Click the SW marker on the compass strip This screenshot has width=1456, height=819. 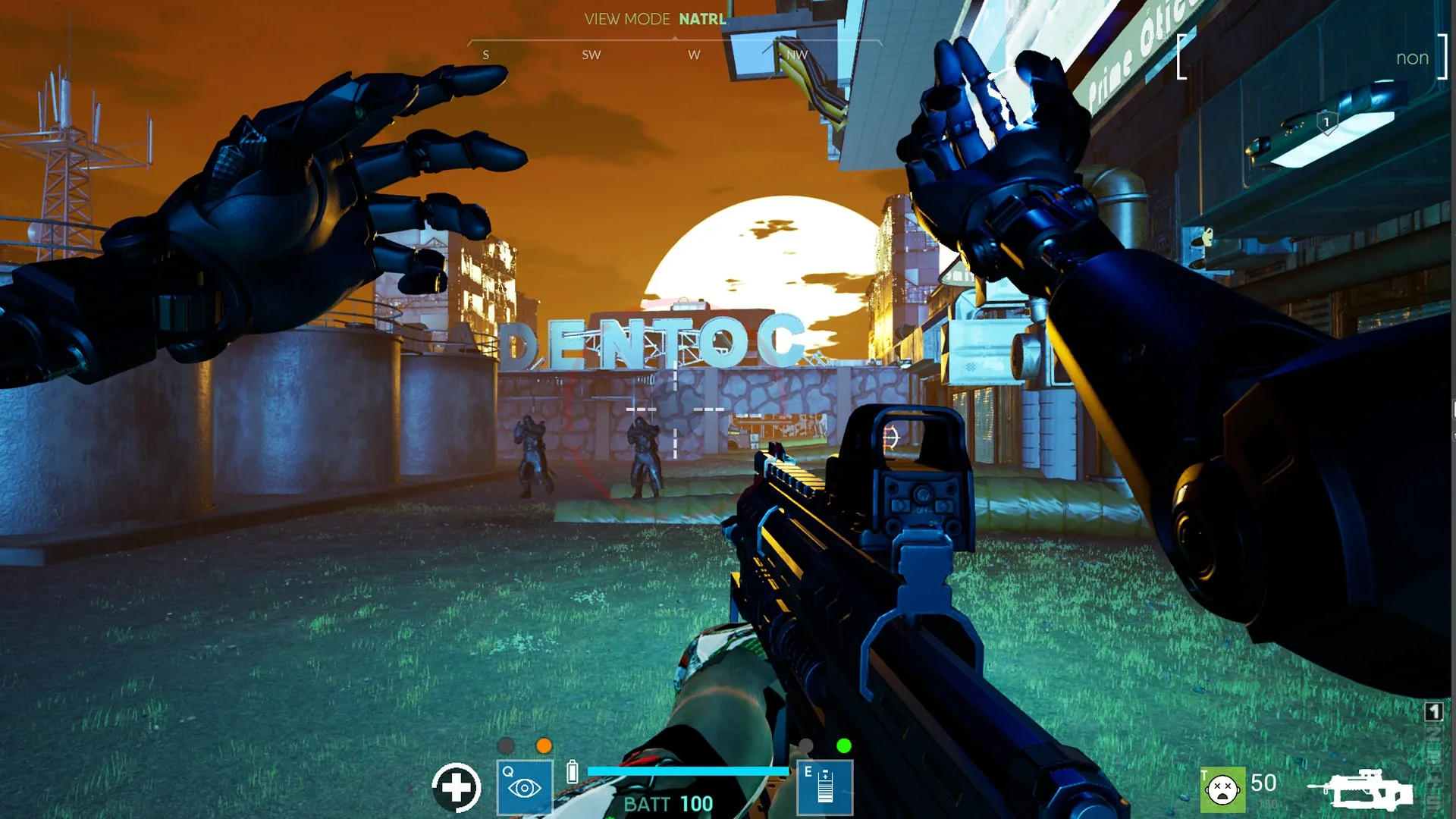pyautogui.click(x=592, y=55)
